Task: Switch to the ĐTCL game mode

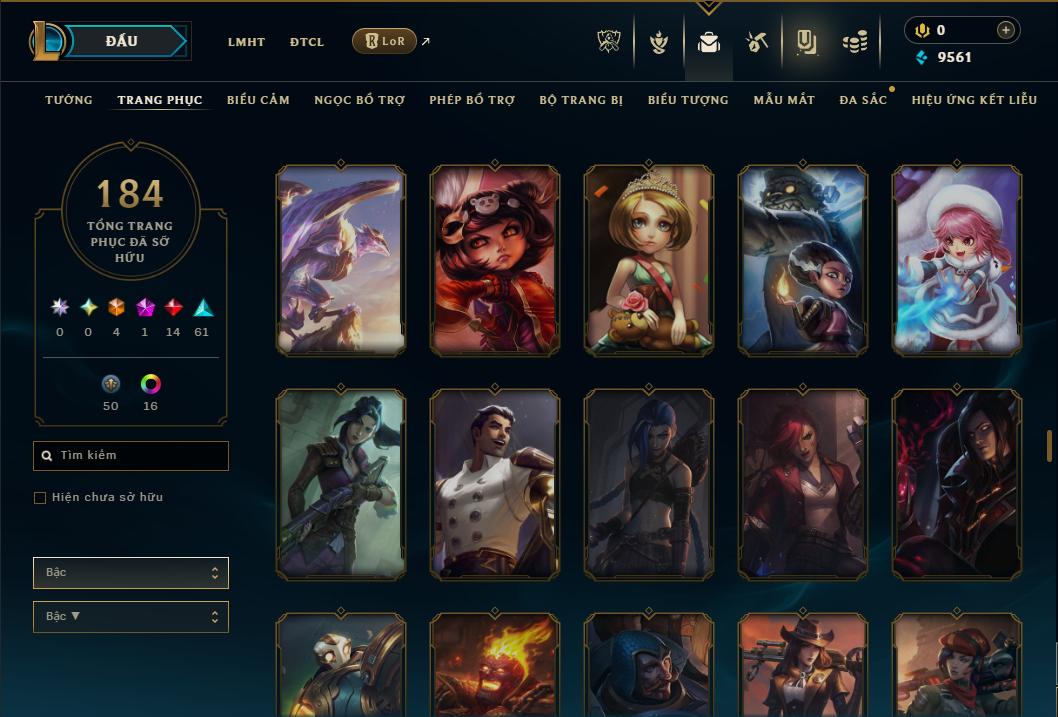Action: pos(307,42)
